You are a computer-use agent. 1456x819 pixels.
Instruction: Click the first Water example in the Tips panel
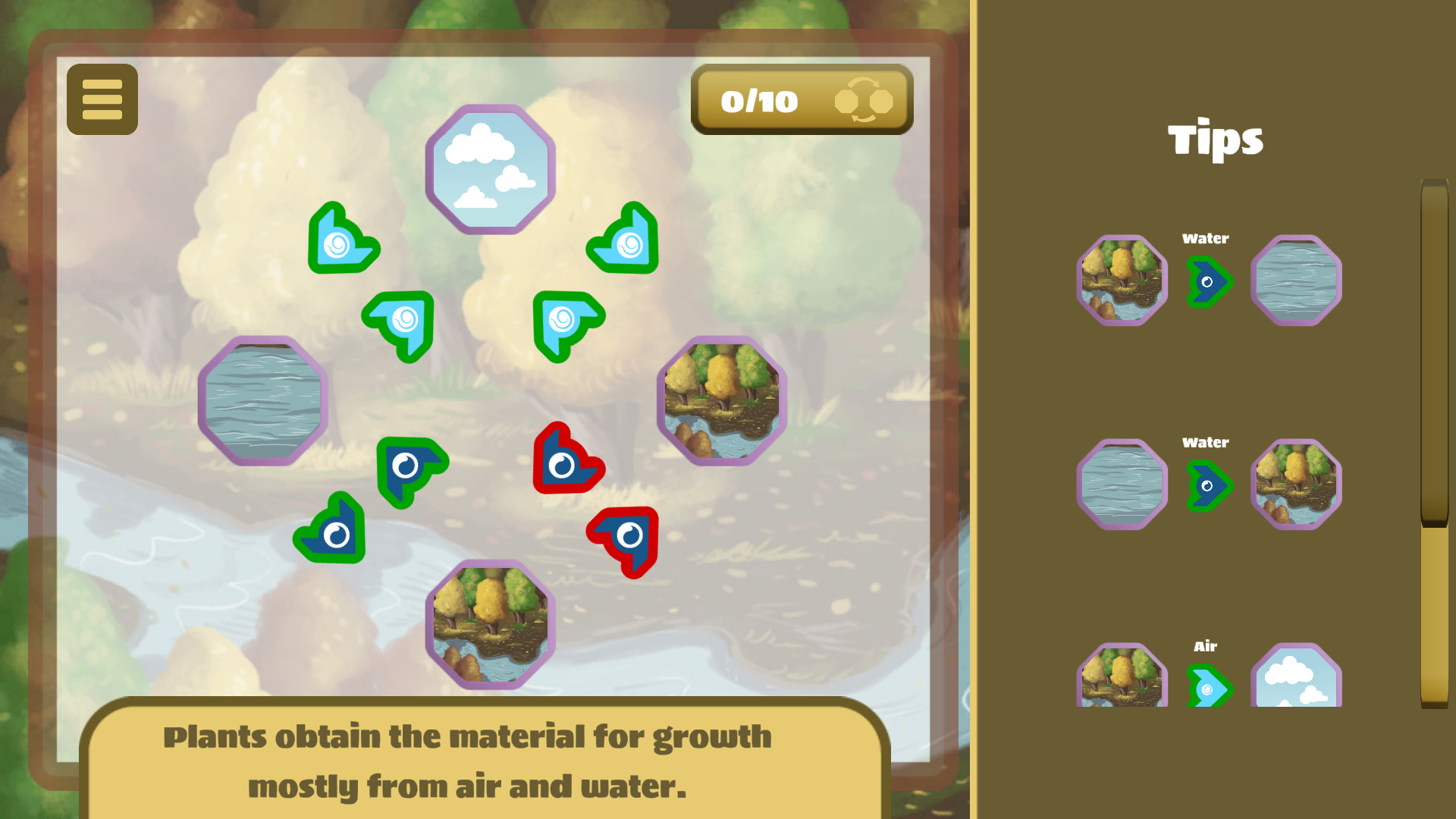(x=1209, y=280)
